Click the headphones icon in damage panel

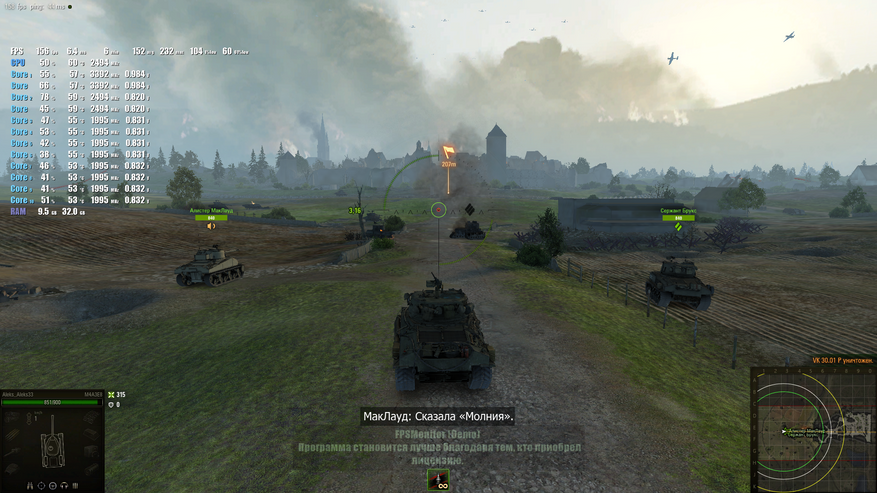63,485
